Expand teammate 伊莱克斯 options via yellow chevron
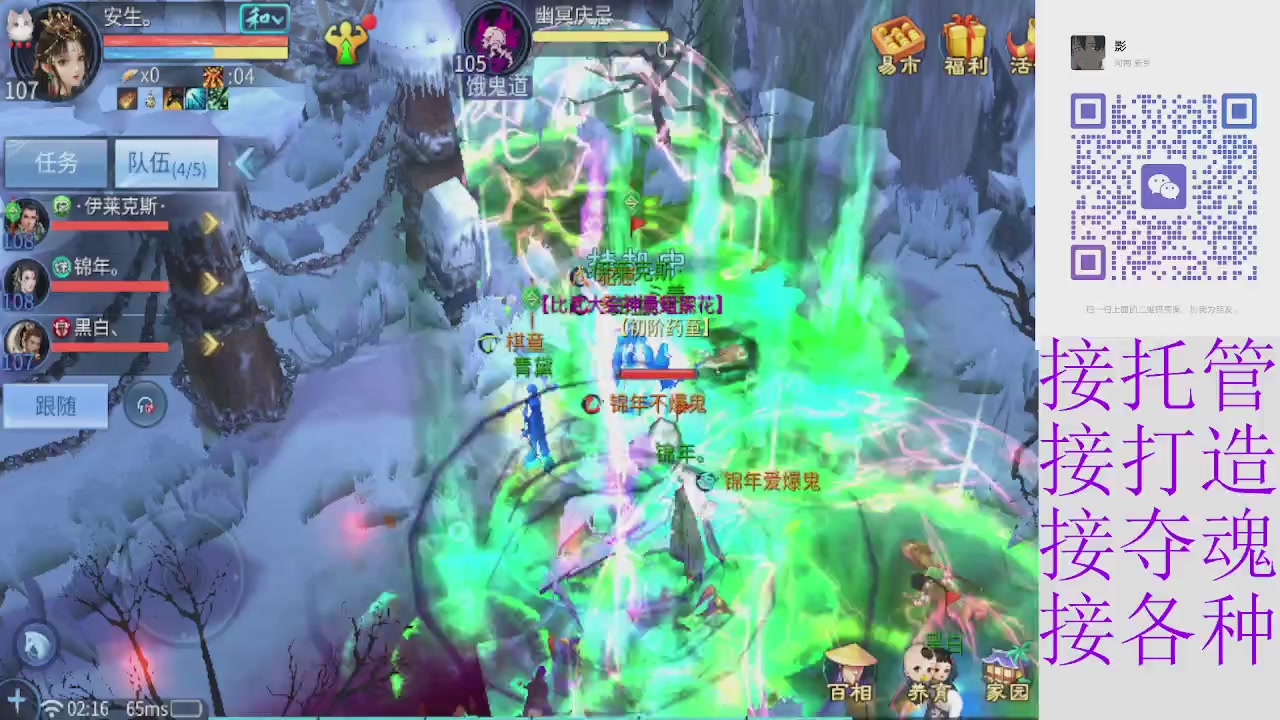The width and height of the screenshot is (1280, 720). pyautogui.click(x=209, y=222)
